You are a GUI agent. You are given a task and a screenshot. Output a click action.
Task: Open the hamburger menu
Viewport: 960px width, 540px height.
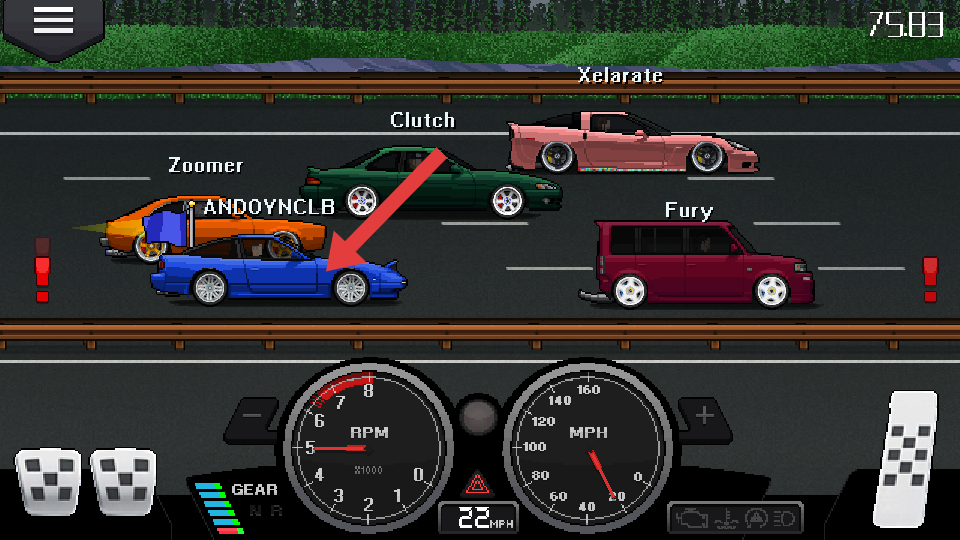(53, 21)
